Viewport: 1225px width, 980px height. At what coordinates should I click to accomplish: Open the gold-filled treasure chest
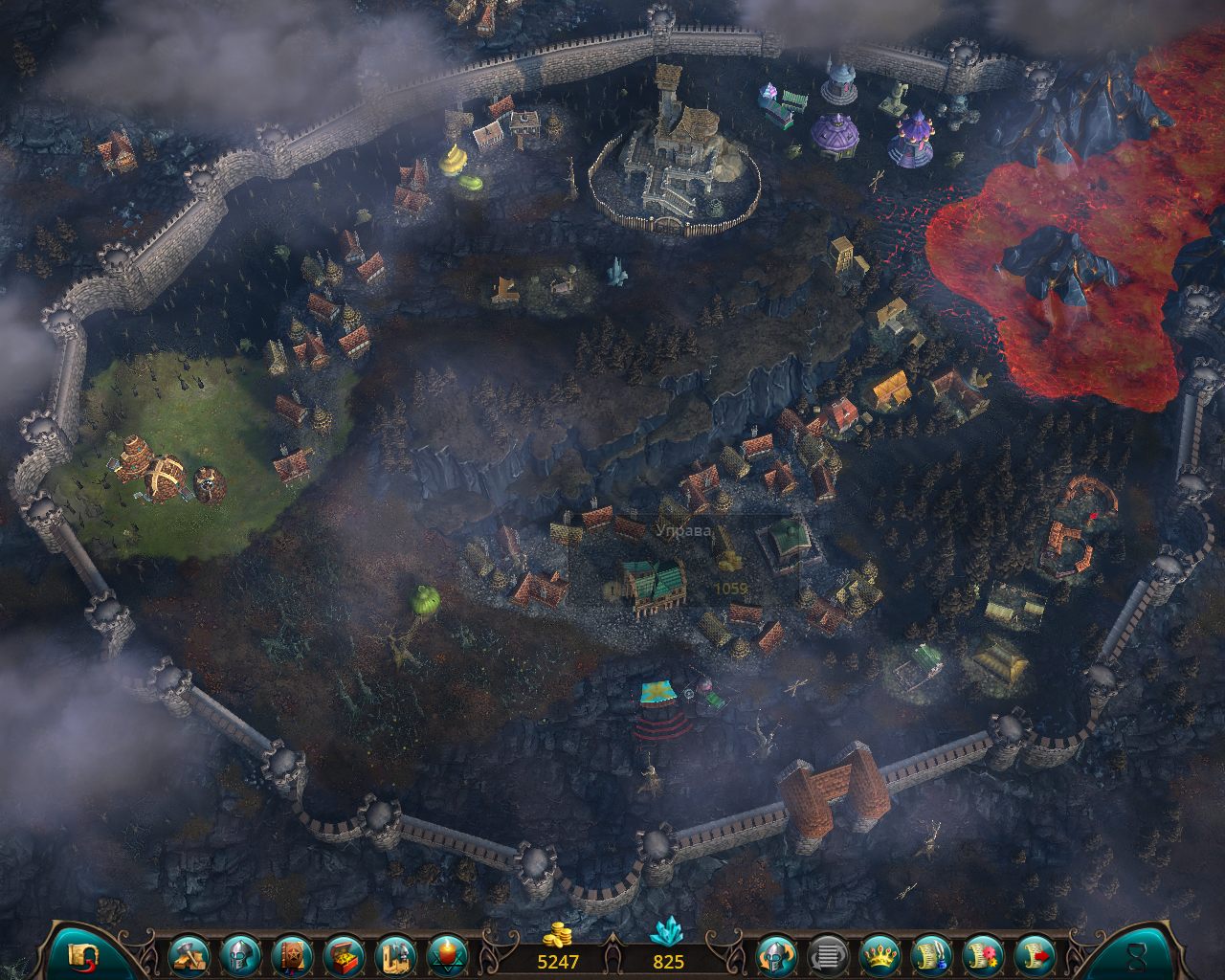pyautogui.click(x=344, y=955)
